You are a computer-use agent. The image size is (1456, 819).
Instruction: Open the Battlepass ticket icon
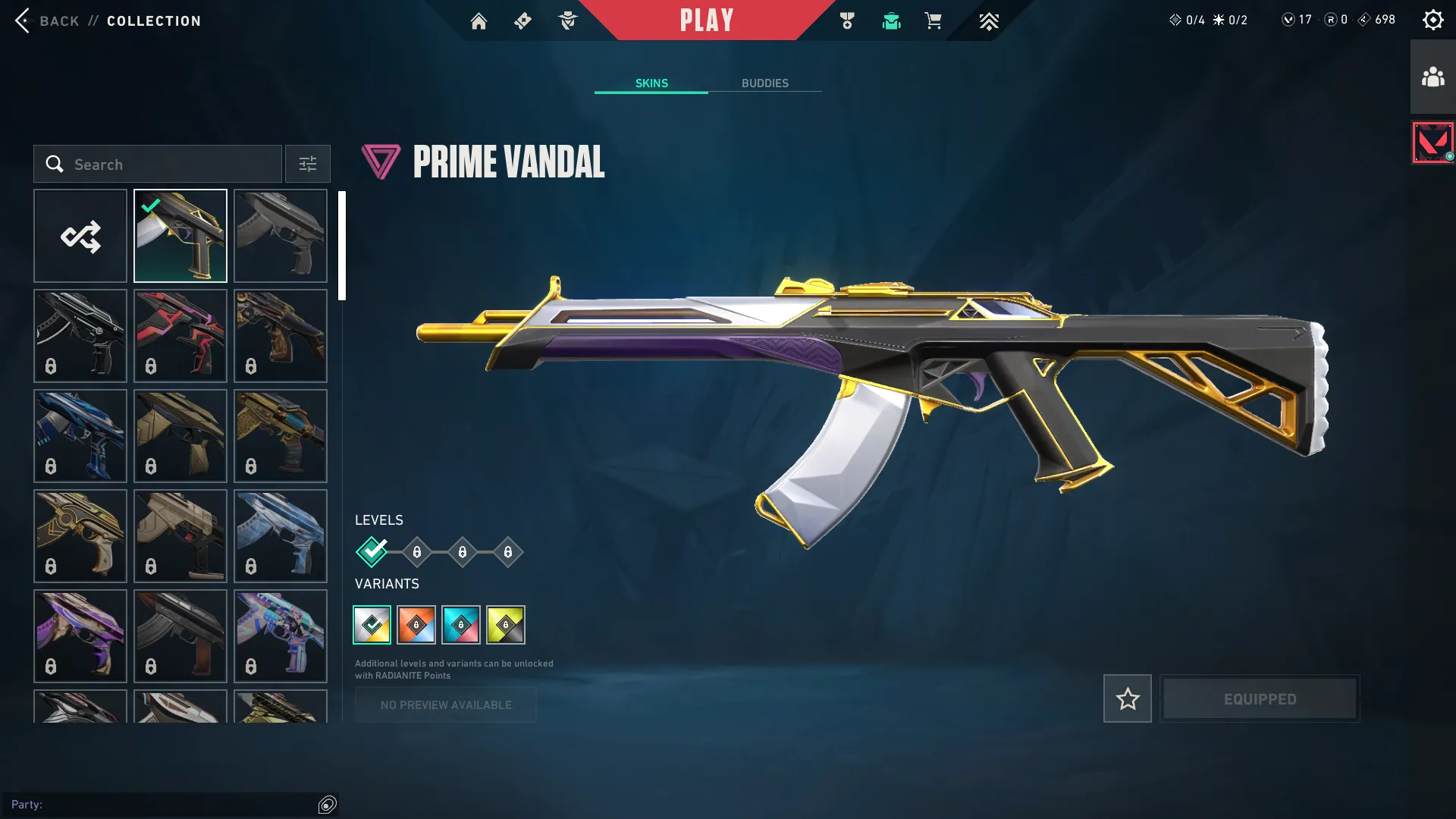522,20
